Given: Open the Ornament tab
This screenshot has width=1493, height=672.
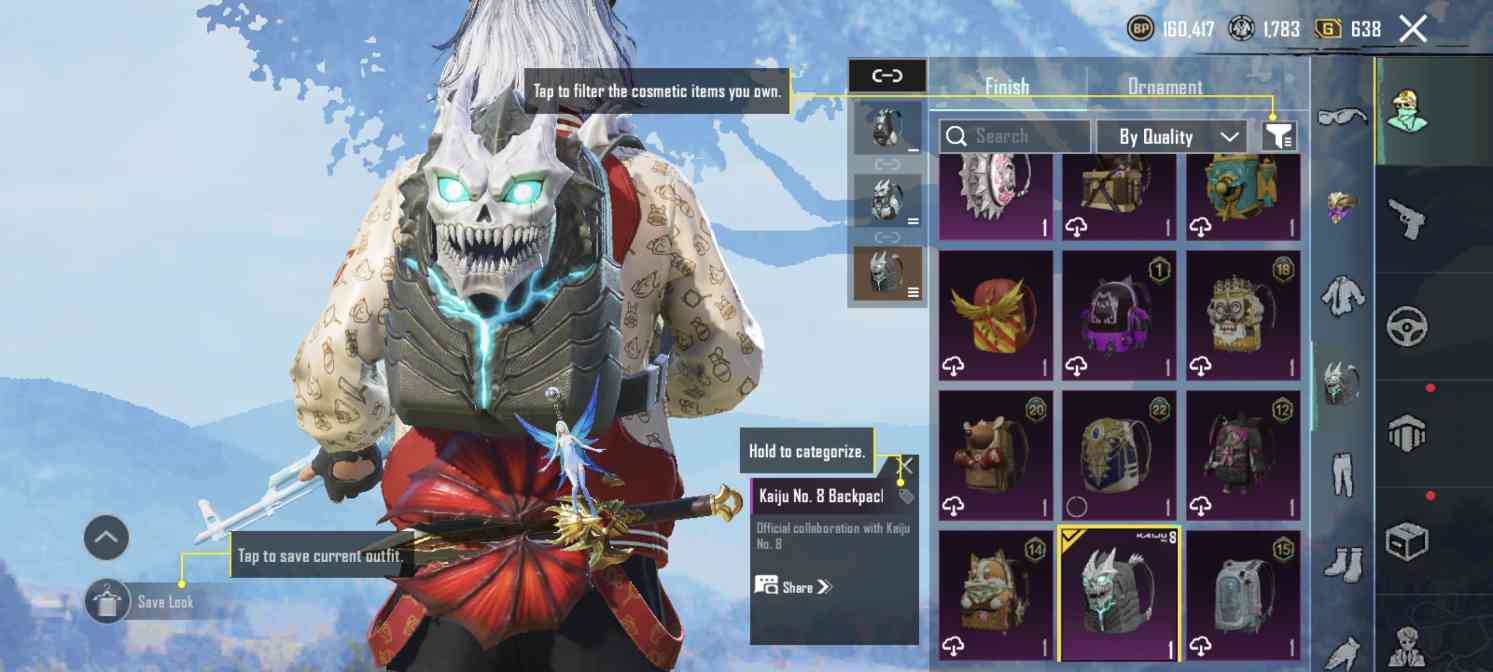Looking at the screenshot, I should 1165,87.
